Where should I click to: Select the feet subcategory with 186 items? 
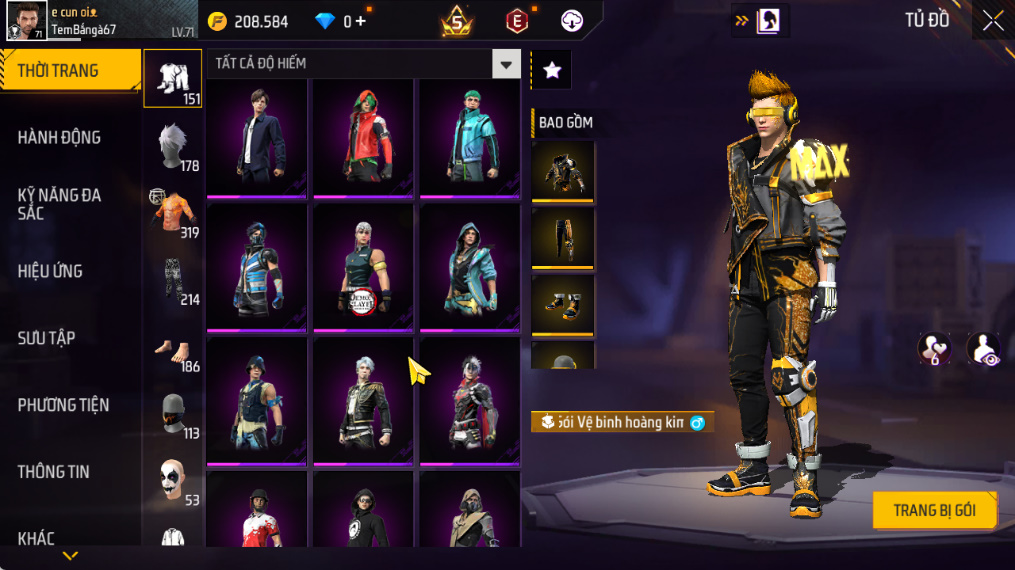coord(174,348)
